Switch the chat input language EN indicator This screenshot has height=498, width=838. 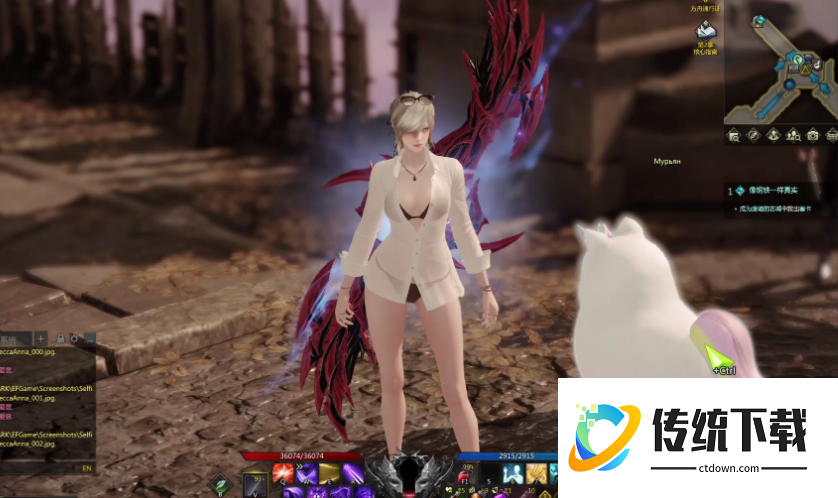(x=86, y=466)
